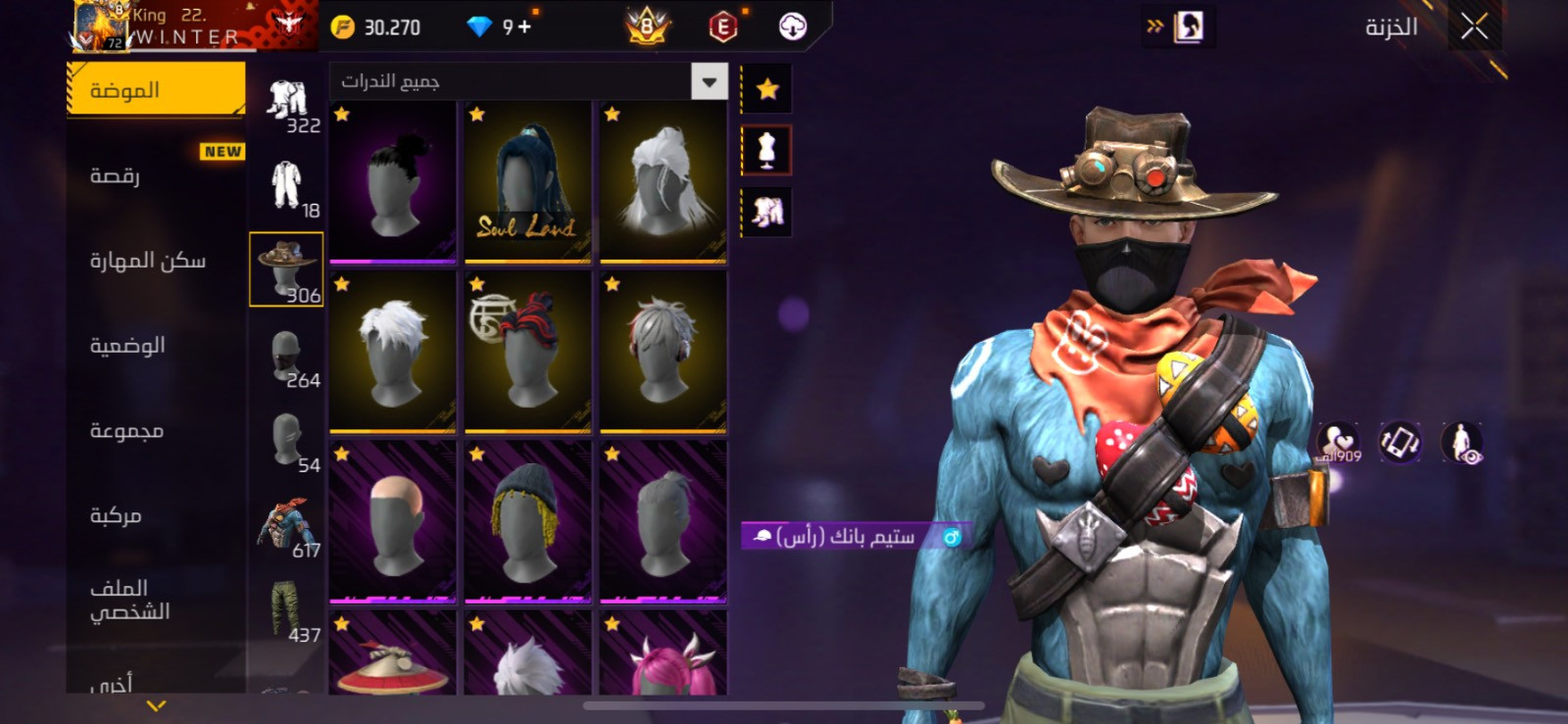1568x724 pixels.
Task: Select the الوضعية pose tab
Action: click(x=127, y=346)
